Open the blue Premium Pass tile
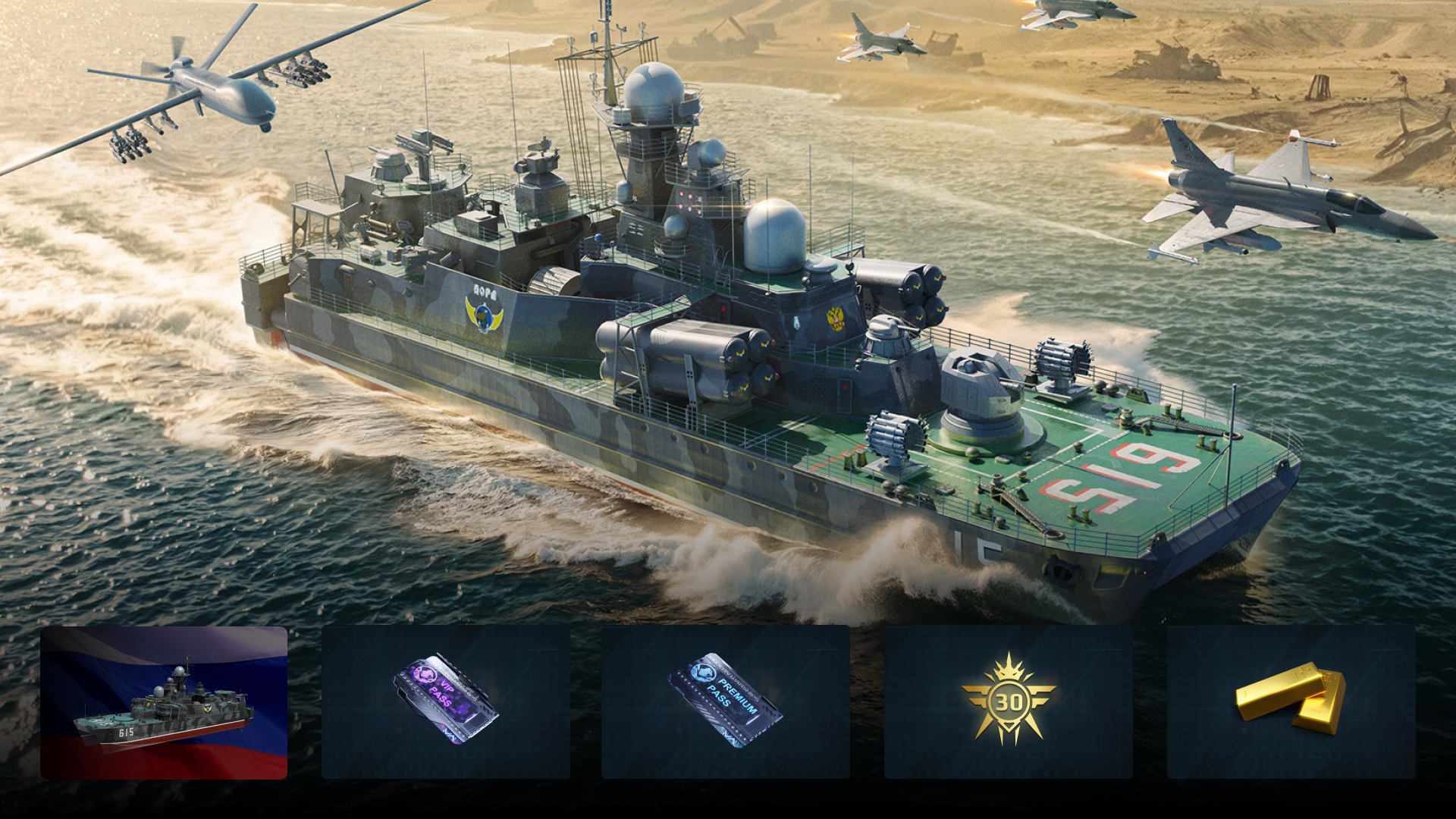The width and height of the screenshot is (1456, 819). pos(726,702)
